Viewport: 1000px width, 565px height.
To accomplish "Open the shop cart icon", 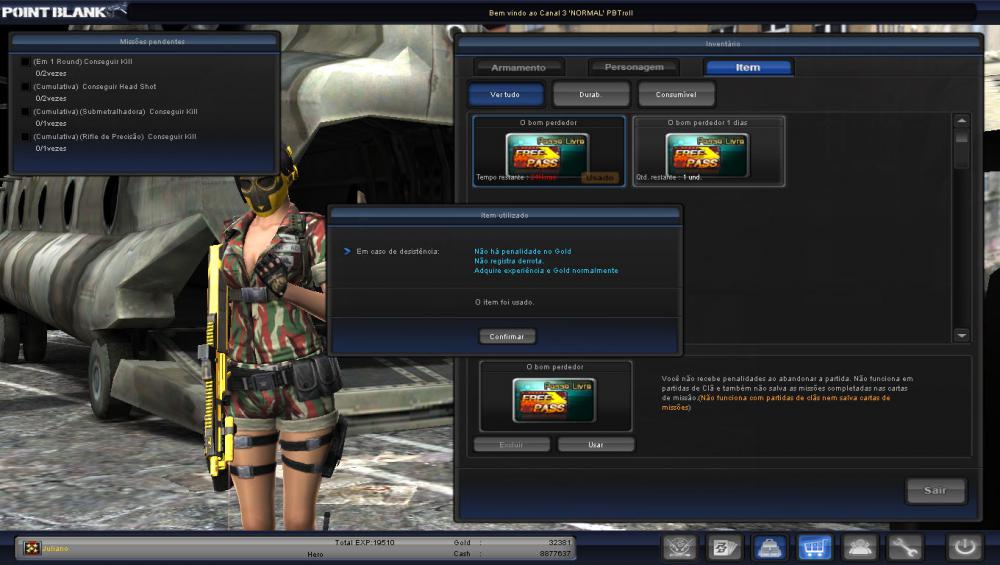I will pyautogui.click(x=814, y=547).
